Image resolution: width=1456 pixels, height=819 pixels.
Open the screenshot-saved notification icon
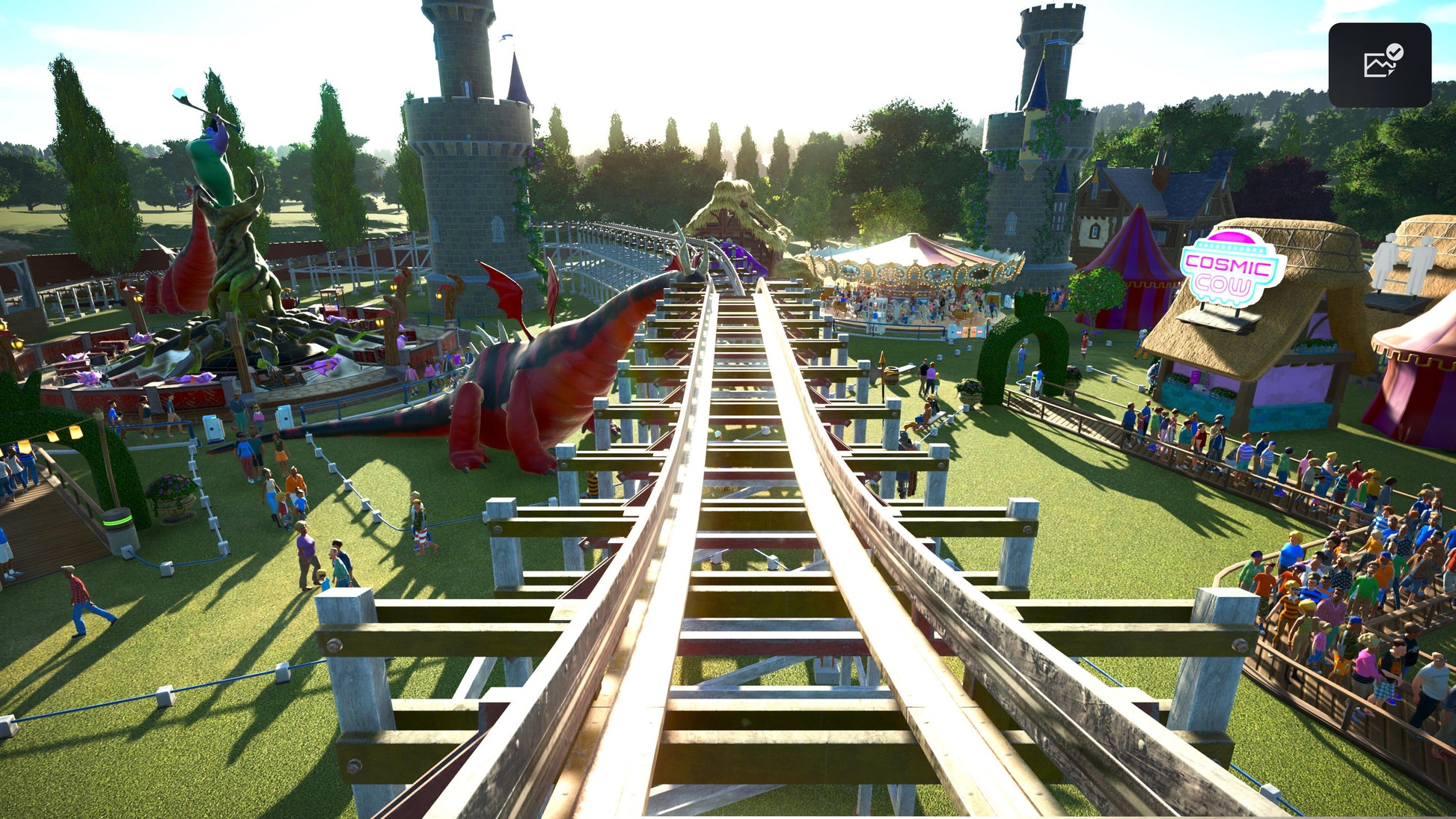[x=1380, y=64]
